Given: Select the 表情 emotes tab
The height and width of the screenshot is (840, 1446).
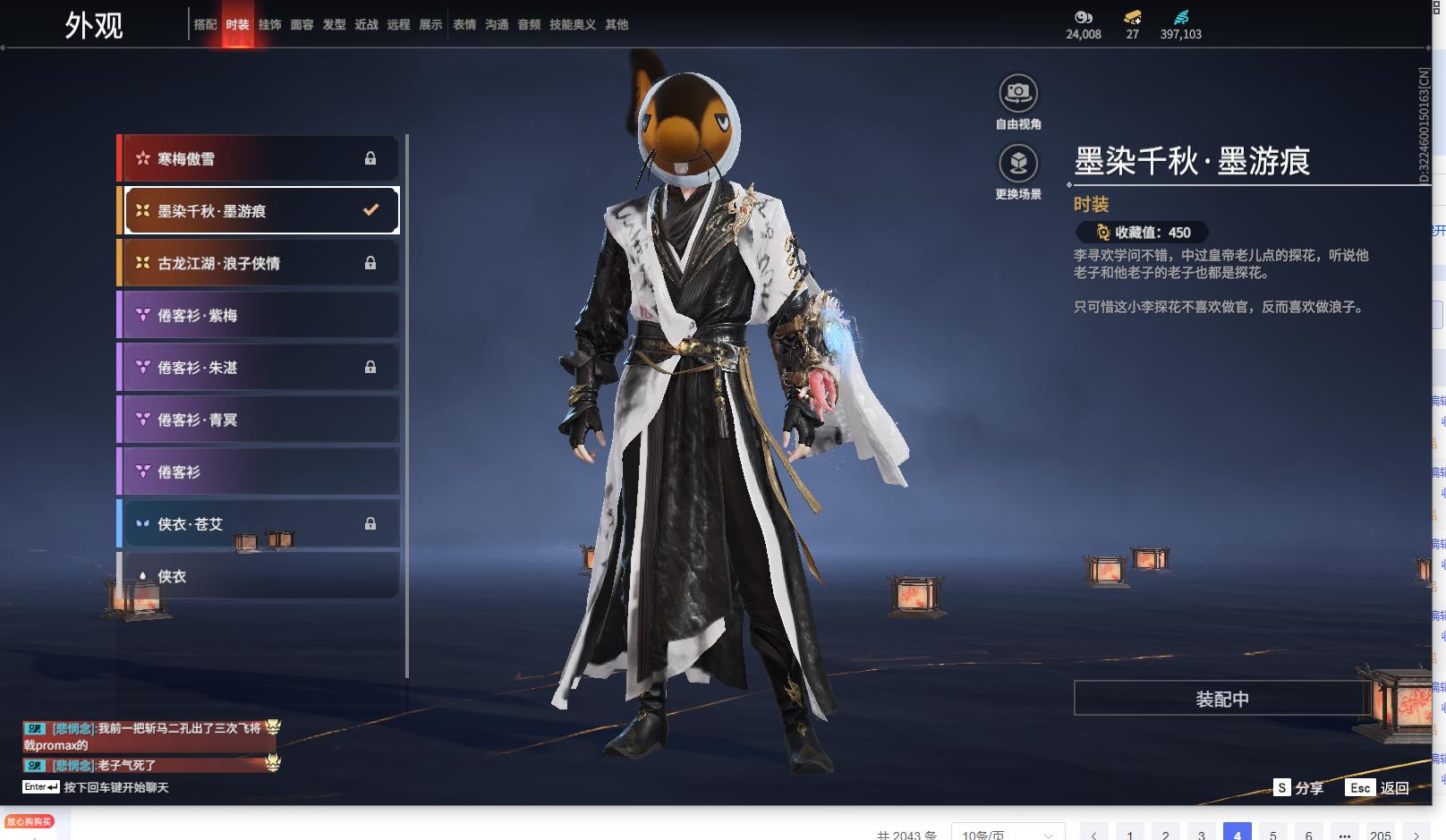Looking at the screenshot, I should (464, 25).
